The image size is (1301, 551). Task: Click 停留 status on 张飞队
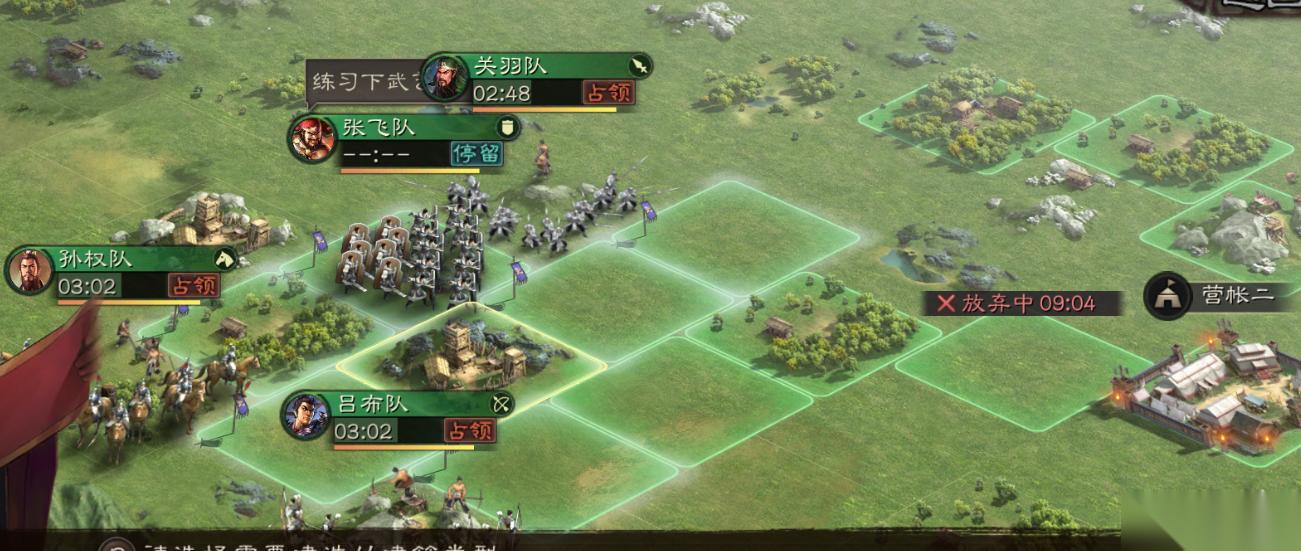pyautogui.click(x=476, y=154)
